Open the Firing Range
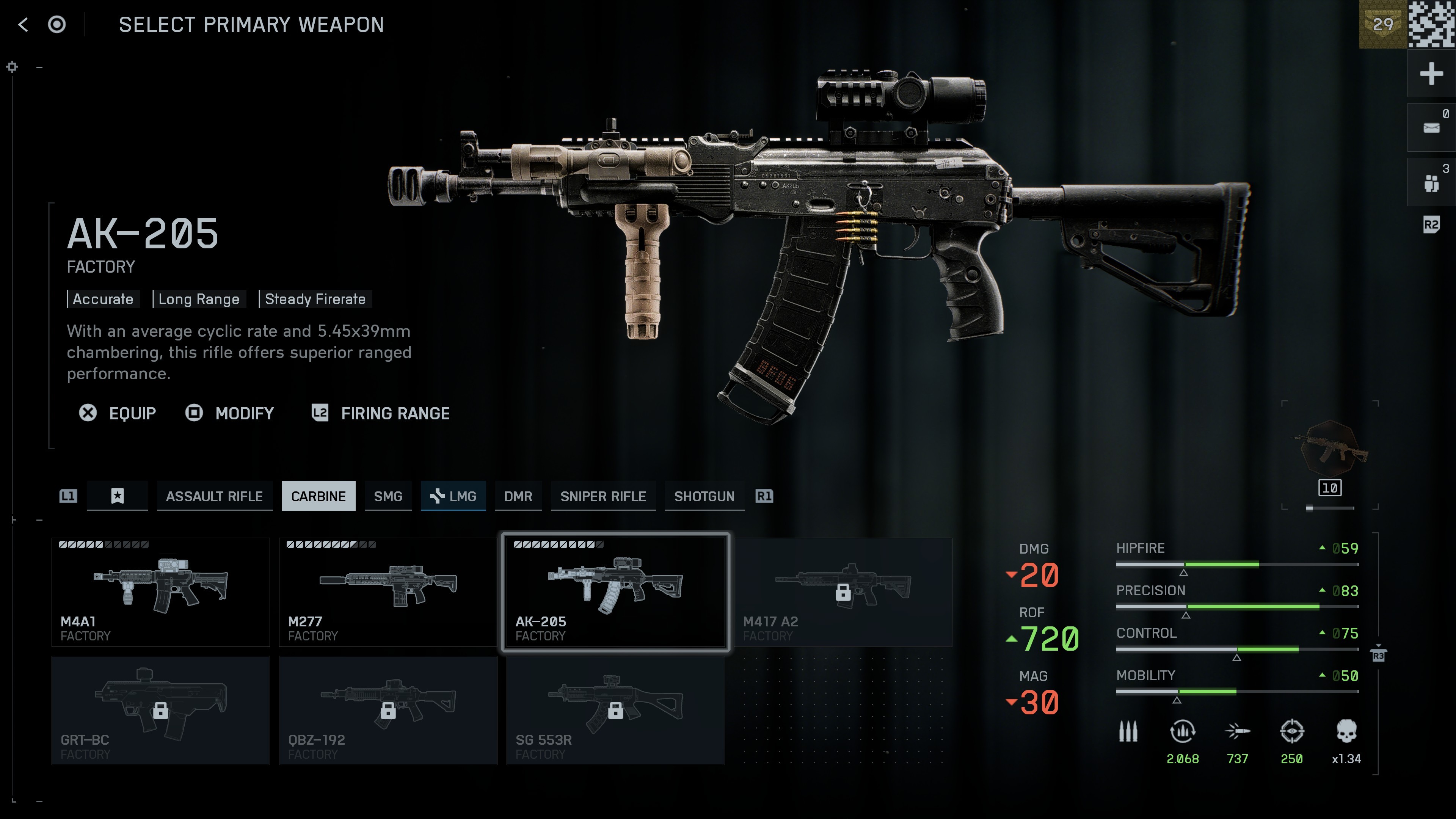Screen dimensions: 1456x819 [x=381, y=413]
